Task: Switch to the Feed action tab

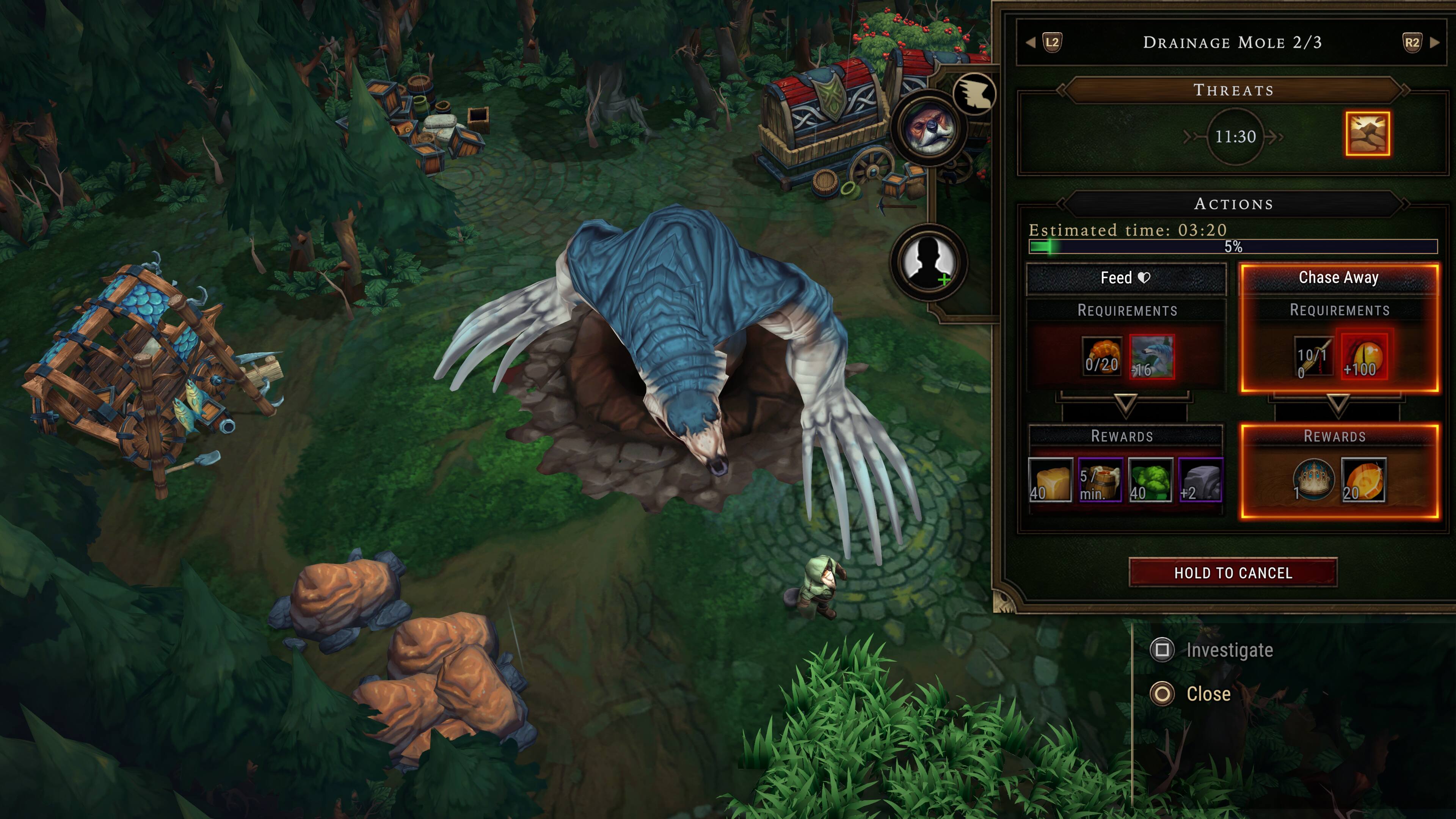Action: pos(1125,278)
